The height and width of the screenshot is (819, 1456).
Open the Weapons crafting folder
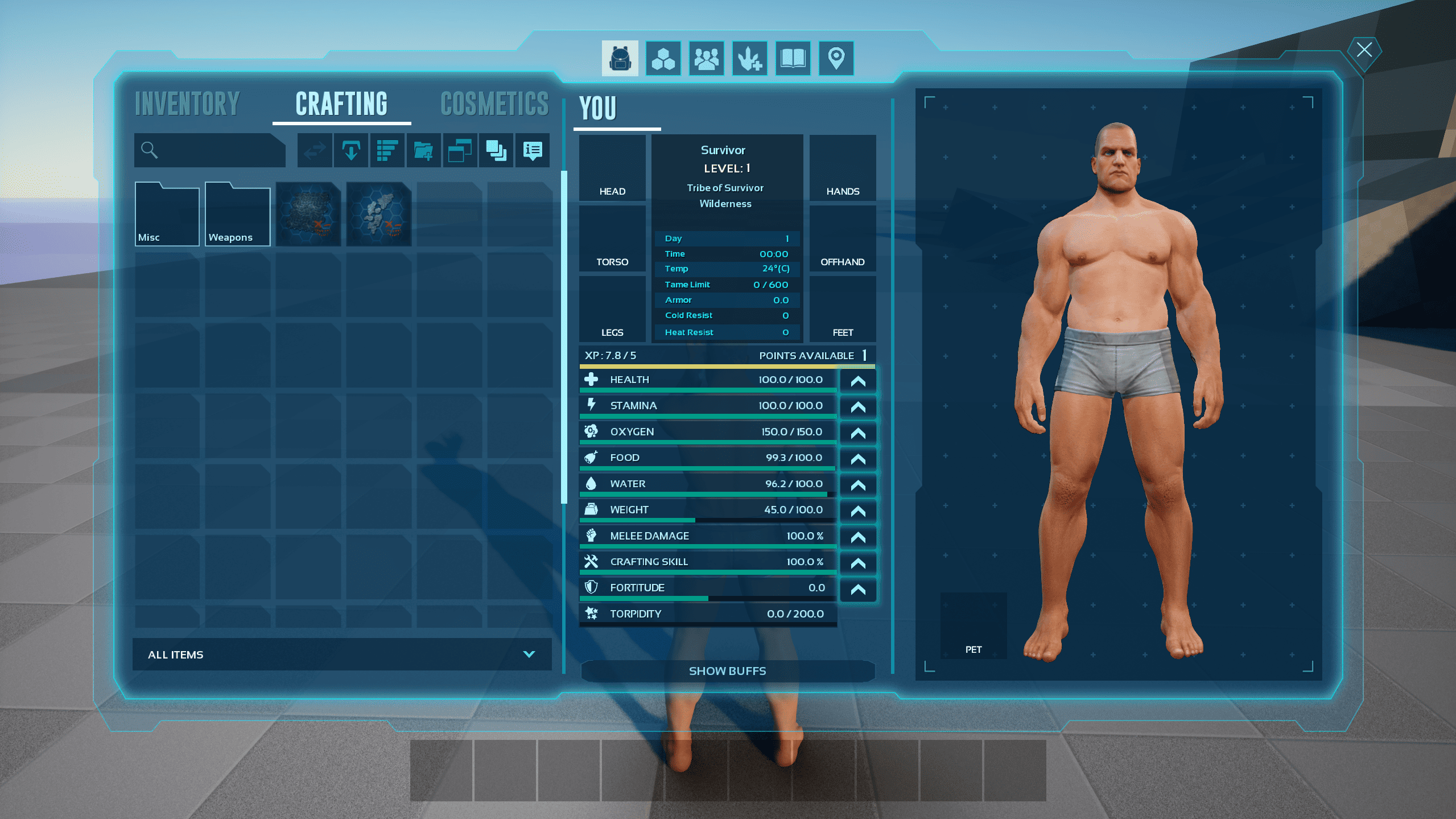[237, 214]
